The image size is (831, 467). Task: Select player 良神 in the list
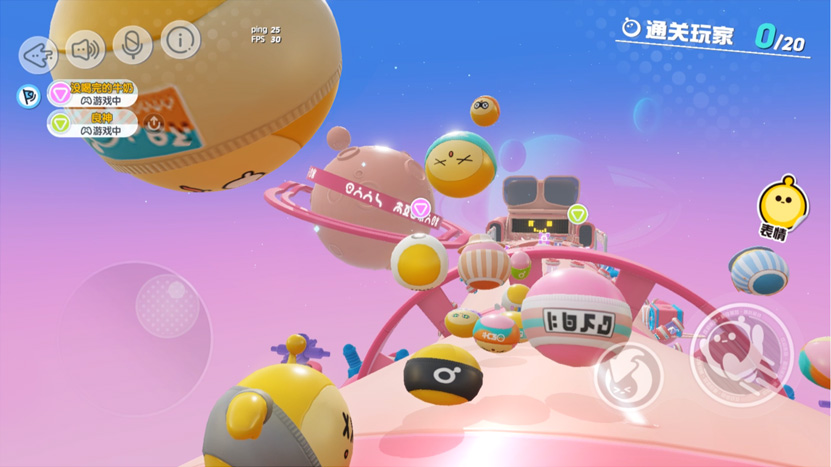pyautogui.click(x=93, y=123)
